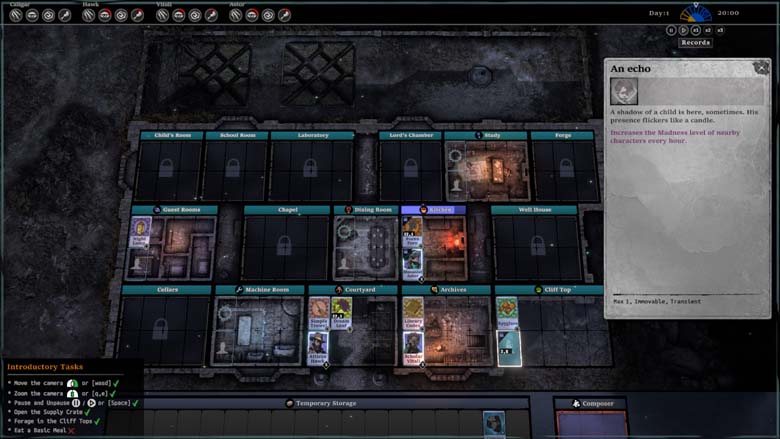
Task: Open the Records panel
Action: (x=695, y=43)
